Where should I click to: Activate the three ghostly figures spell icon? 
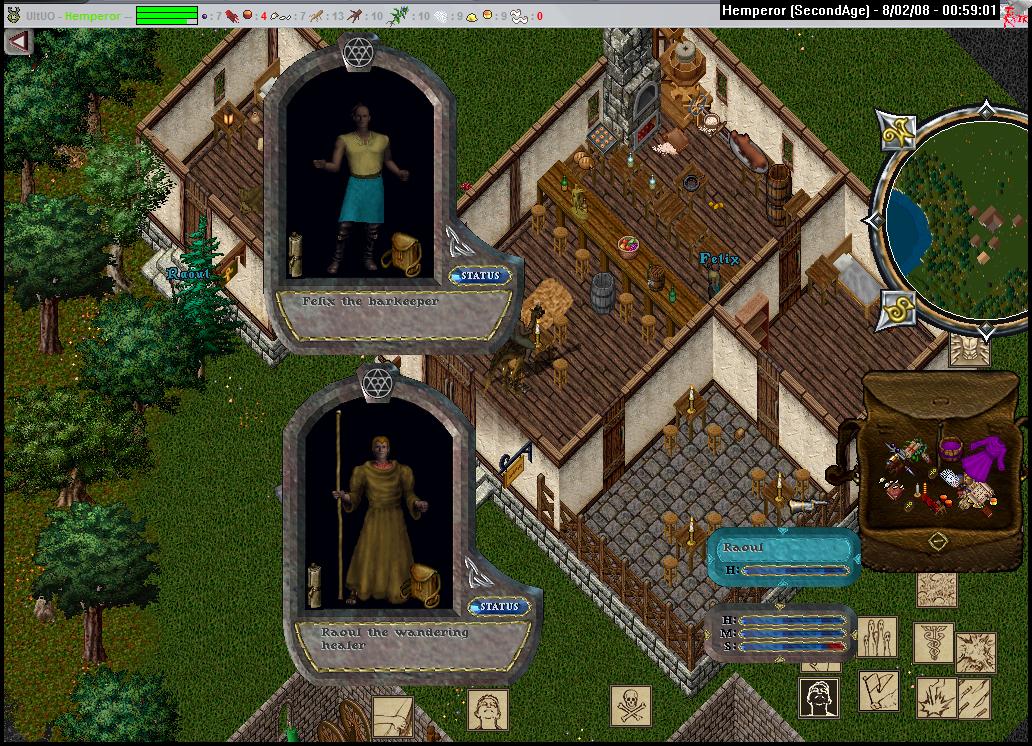[876, 637]
